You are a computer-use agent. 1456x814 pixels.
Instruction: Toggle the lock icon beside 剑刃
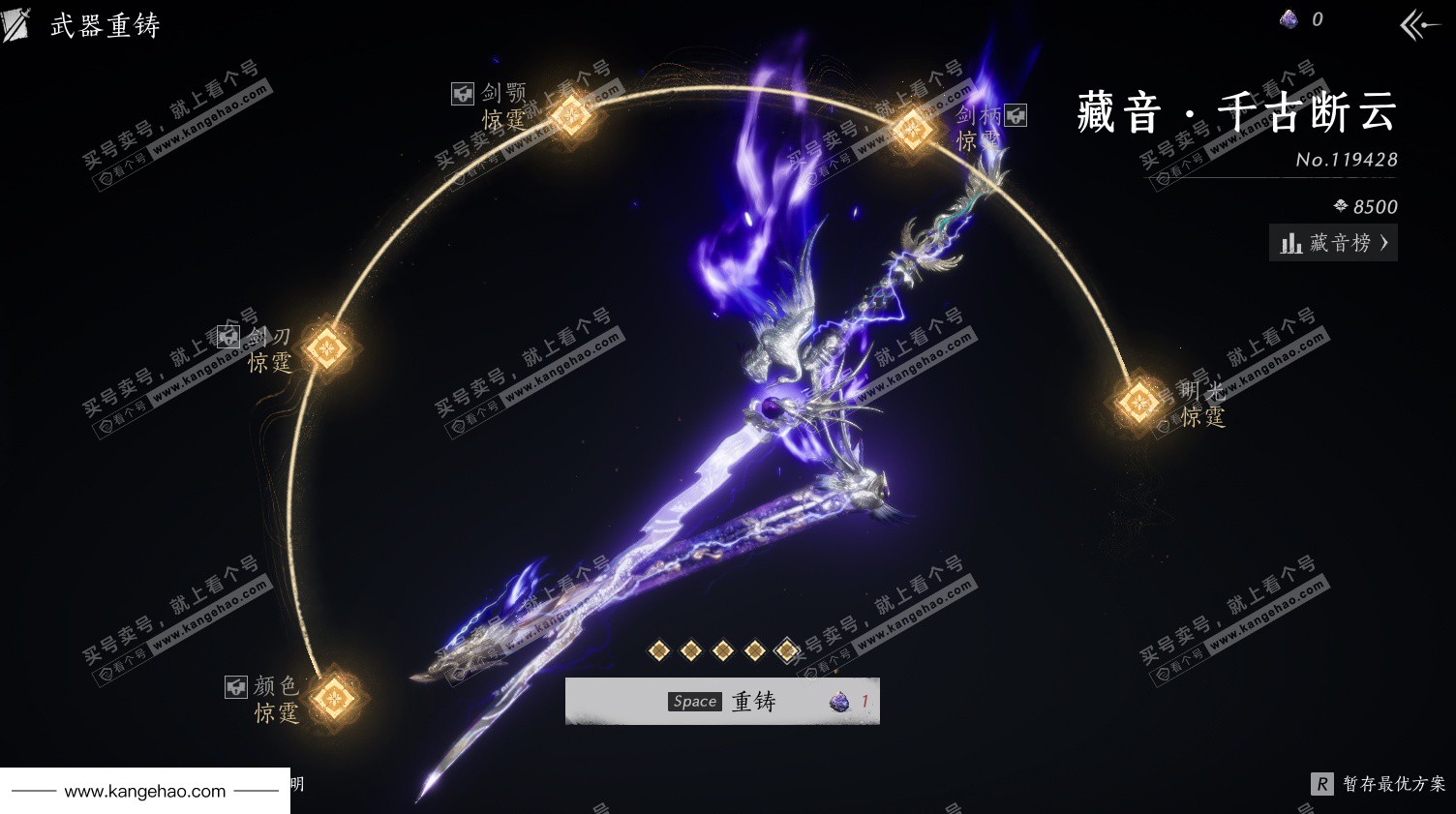tap(228, 336)
